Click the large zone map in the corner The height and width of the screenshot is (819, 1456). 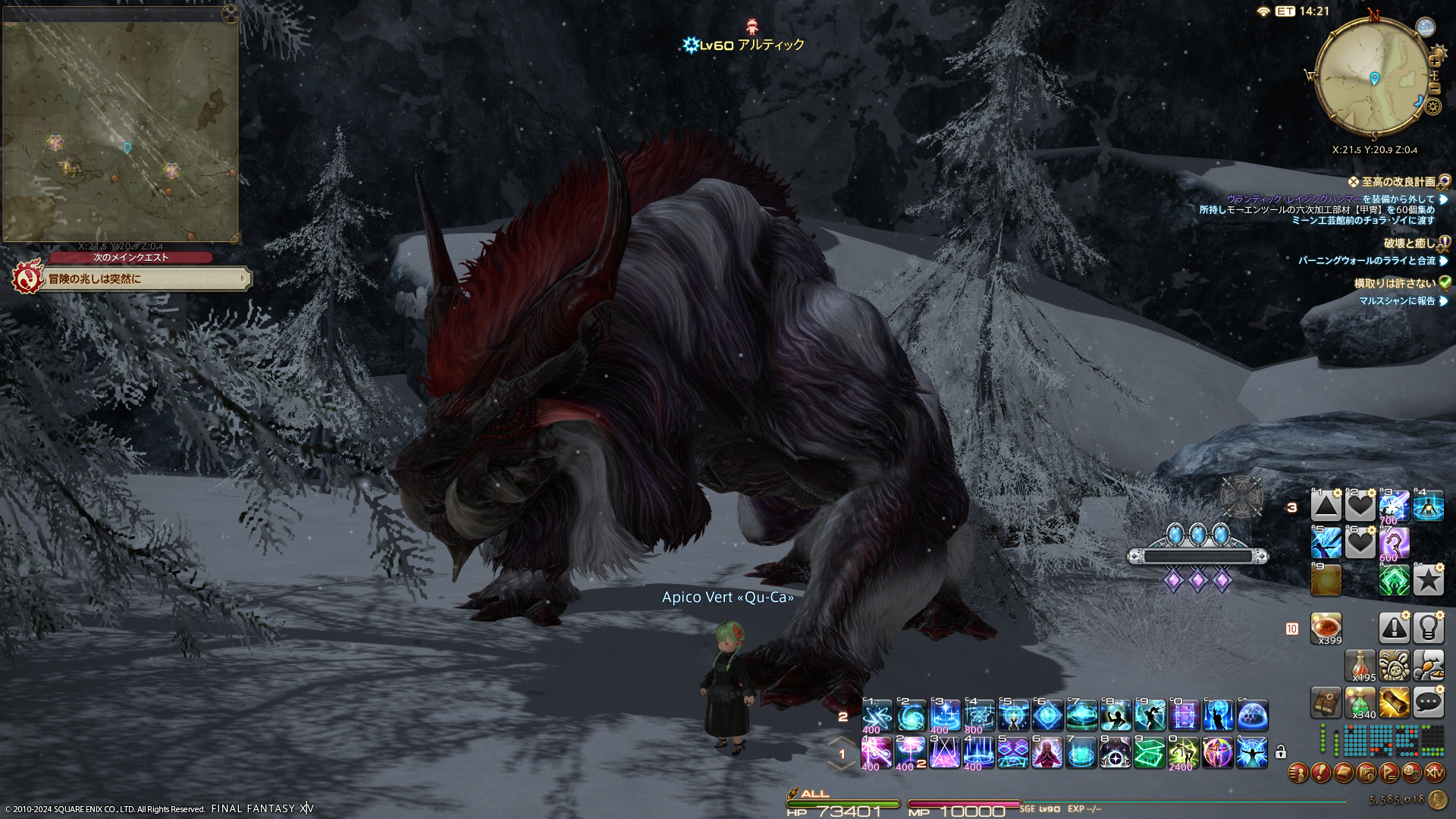click(121, 125)
